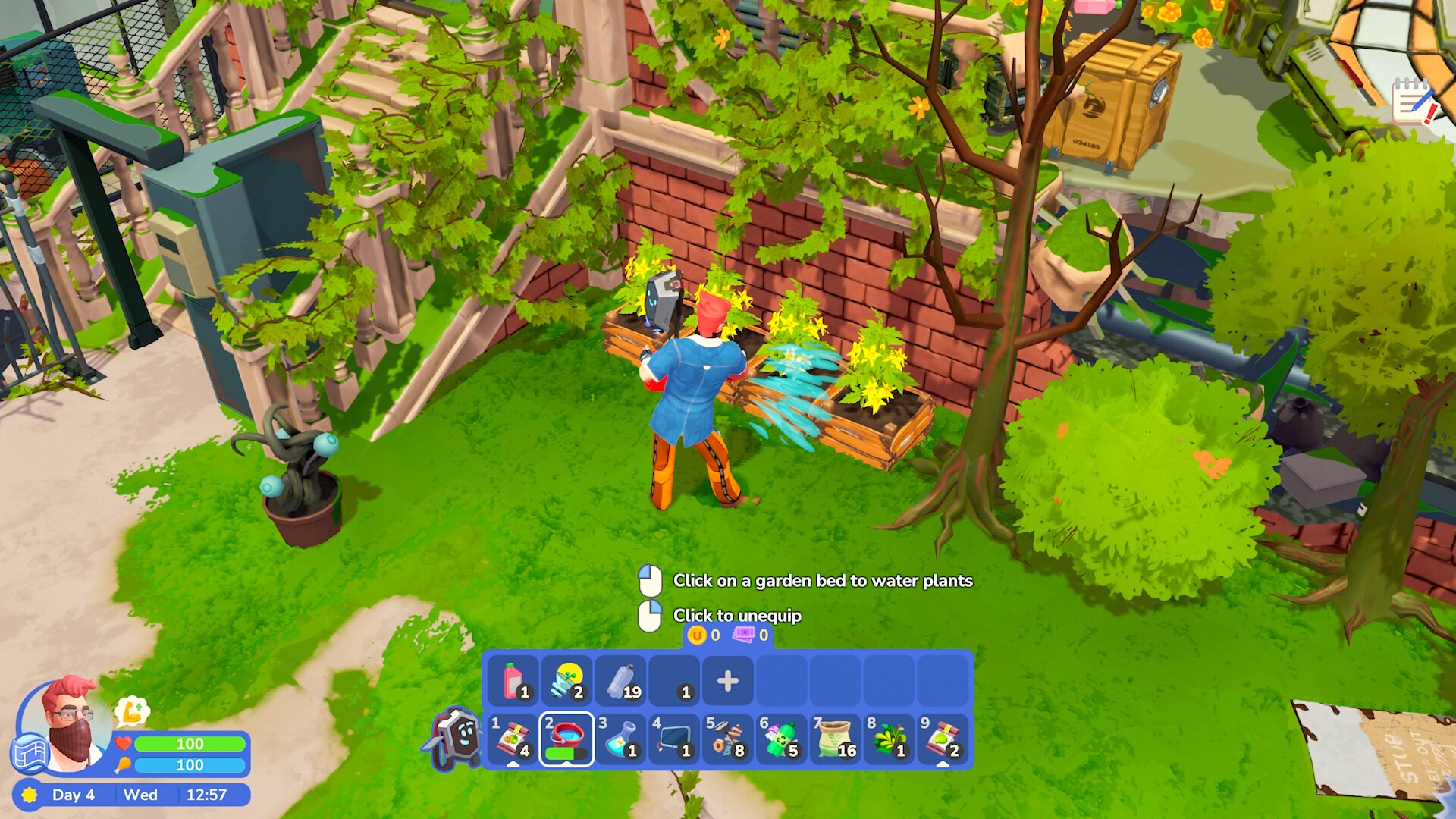Open the map via the blueprint icon

[29, 753]
